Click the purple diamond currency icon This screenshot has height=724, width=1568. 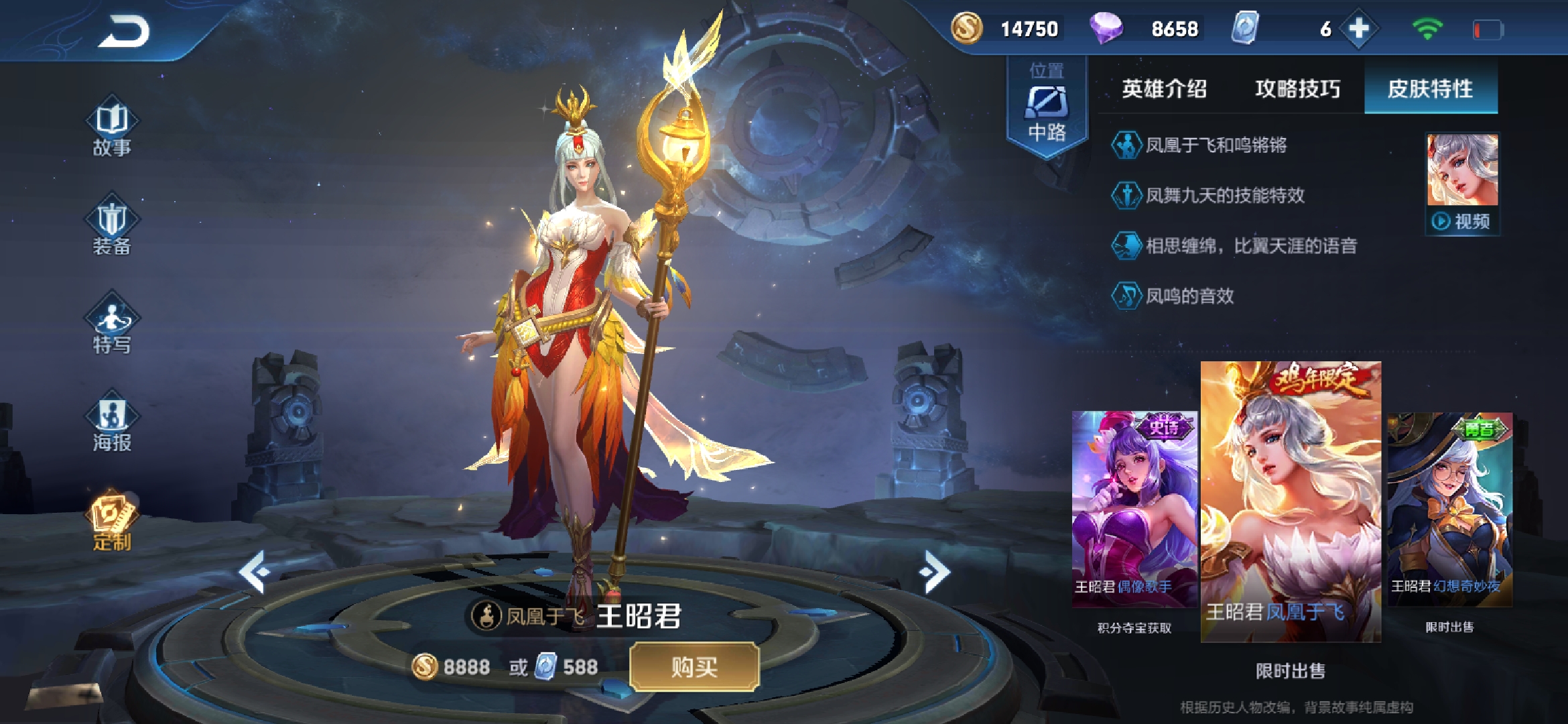click(x=1106, y=29)
